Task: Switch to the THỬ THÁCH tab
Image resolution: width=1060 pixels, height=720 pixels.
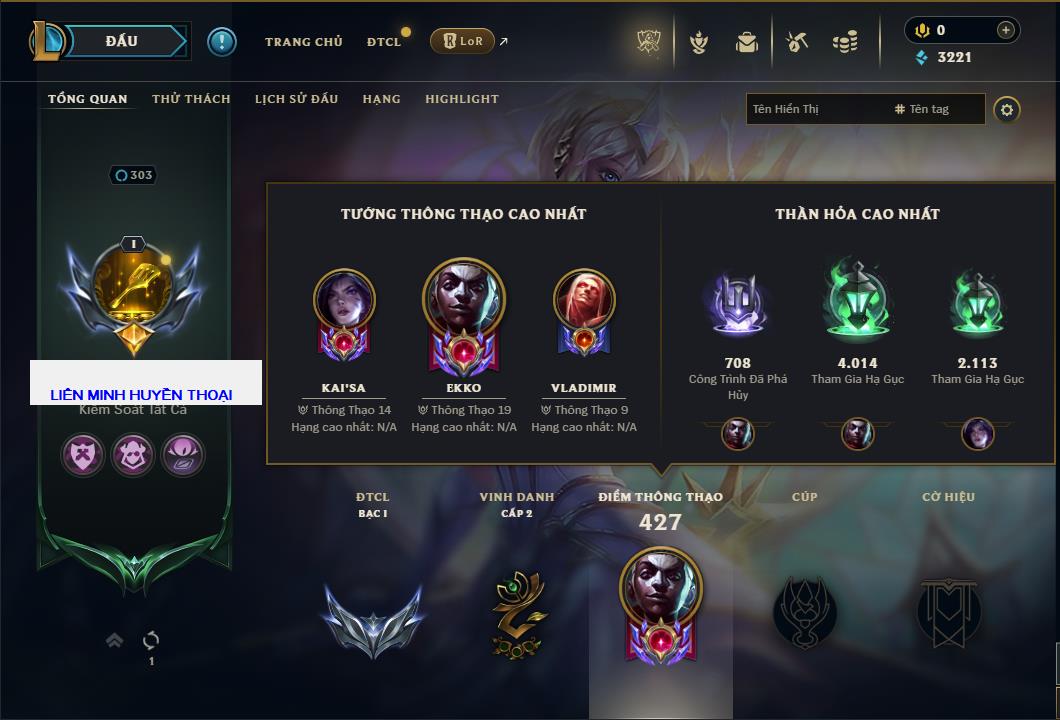Action: coord(191,99)
